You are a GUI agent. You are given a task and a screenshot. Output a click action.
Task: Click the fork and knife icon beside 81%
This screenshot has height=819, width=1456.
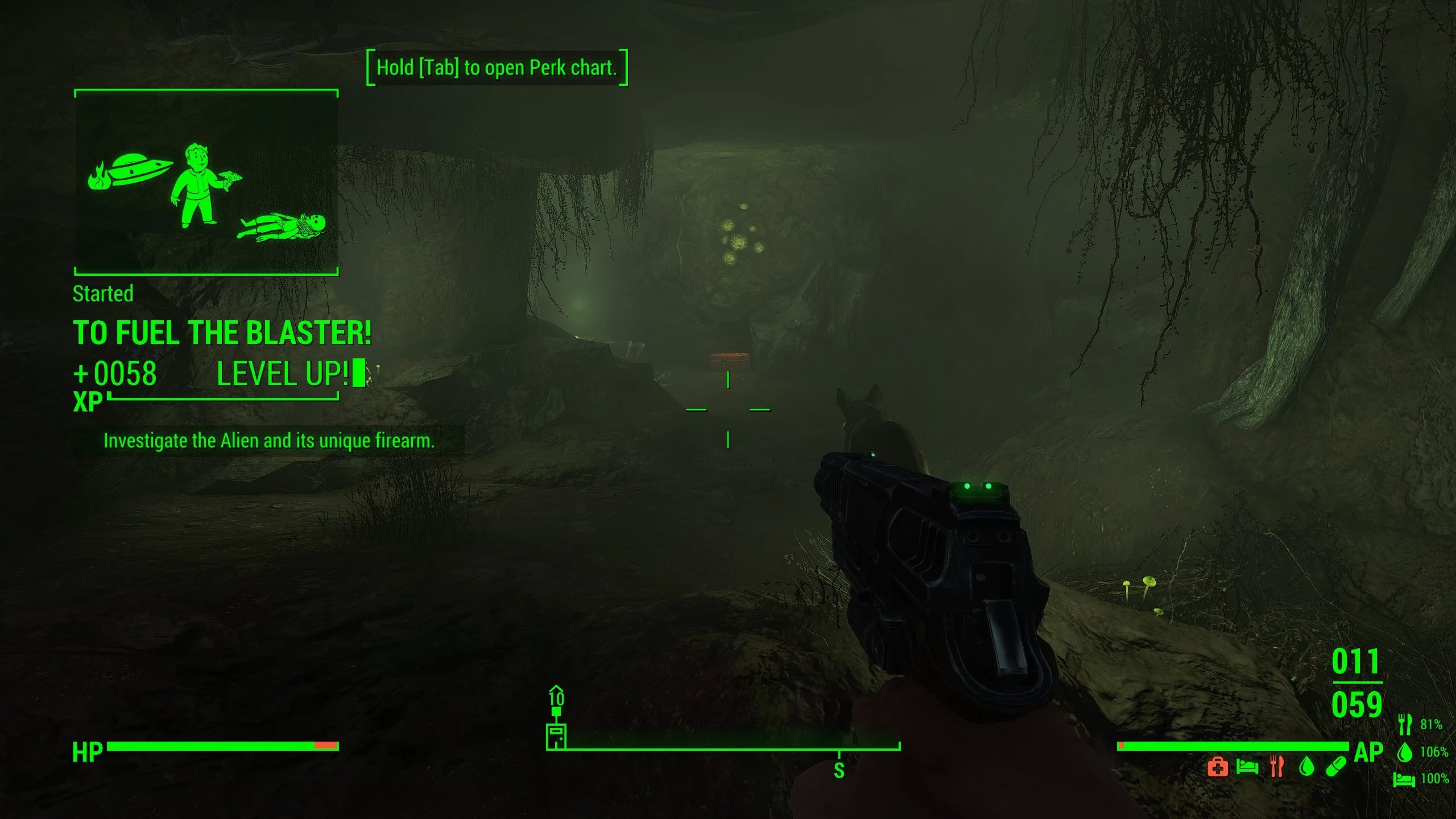pyautogui.click(x=1405, y=725)
